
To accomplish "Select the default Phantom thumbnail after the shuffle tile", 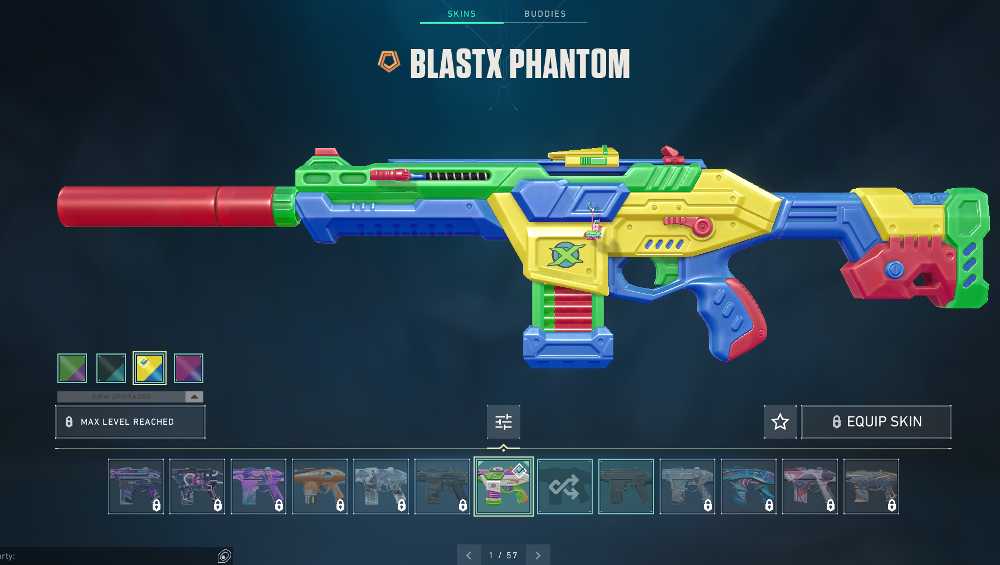I will 626,486.
